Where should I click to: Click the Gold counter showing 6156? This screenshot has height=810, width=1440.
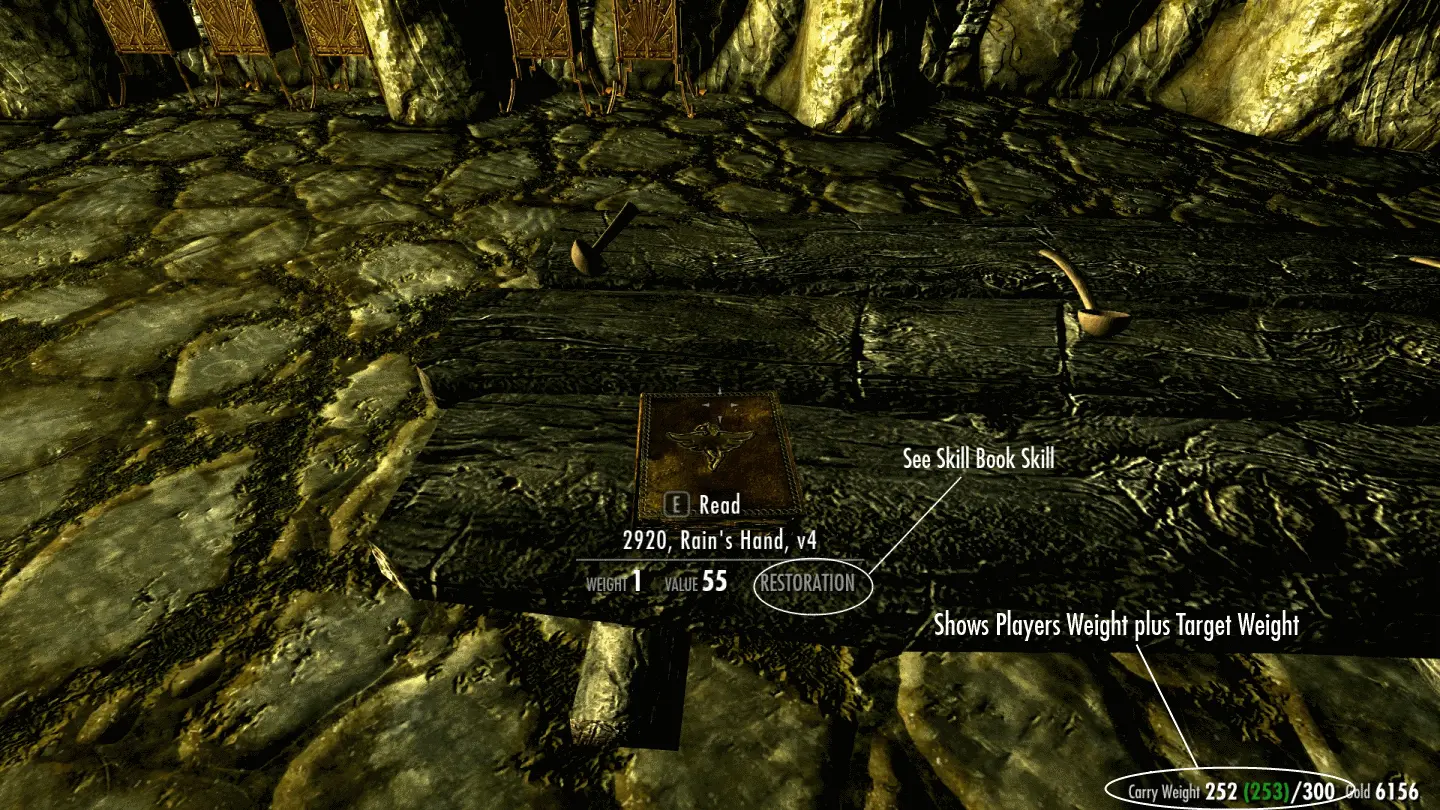[1398, 789]
